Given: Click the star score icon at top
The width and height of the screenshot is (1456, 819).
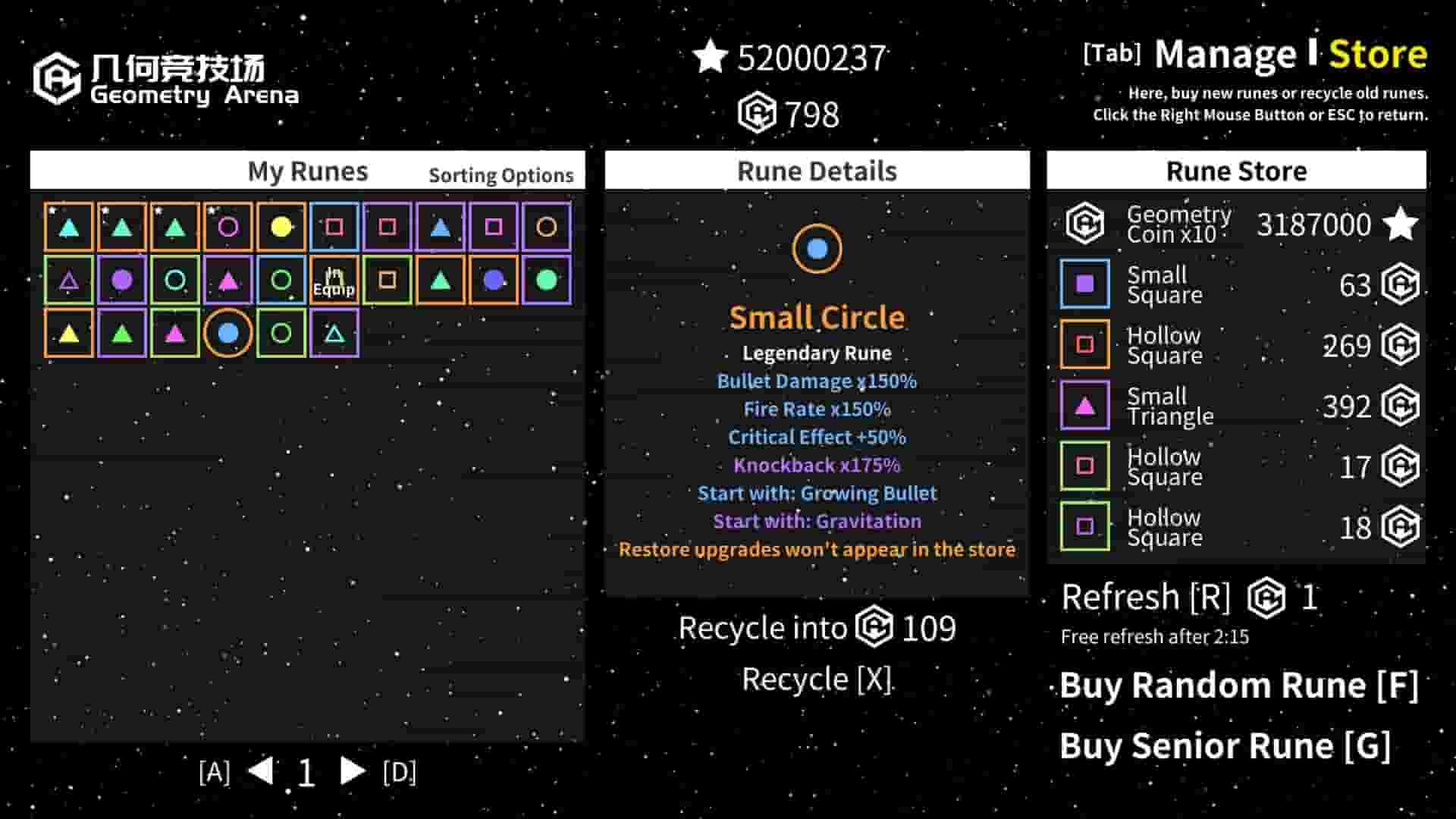Looking at the screenshot, I should (709, 57).
